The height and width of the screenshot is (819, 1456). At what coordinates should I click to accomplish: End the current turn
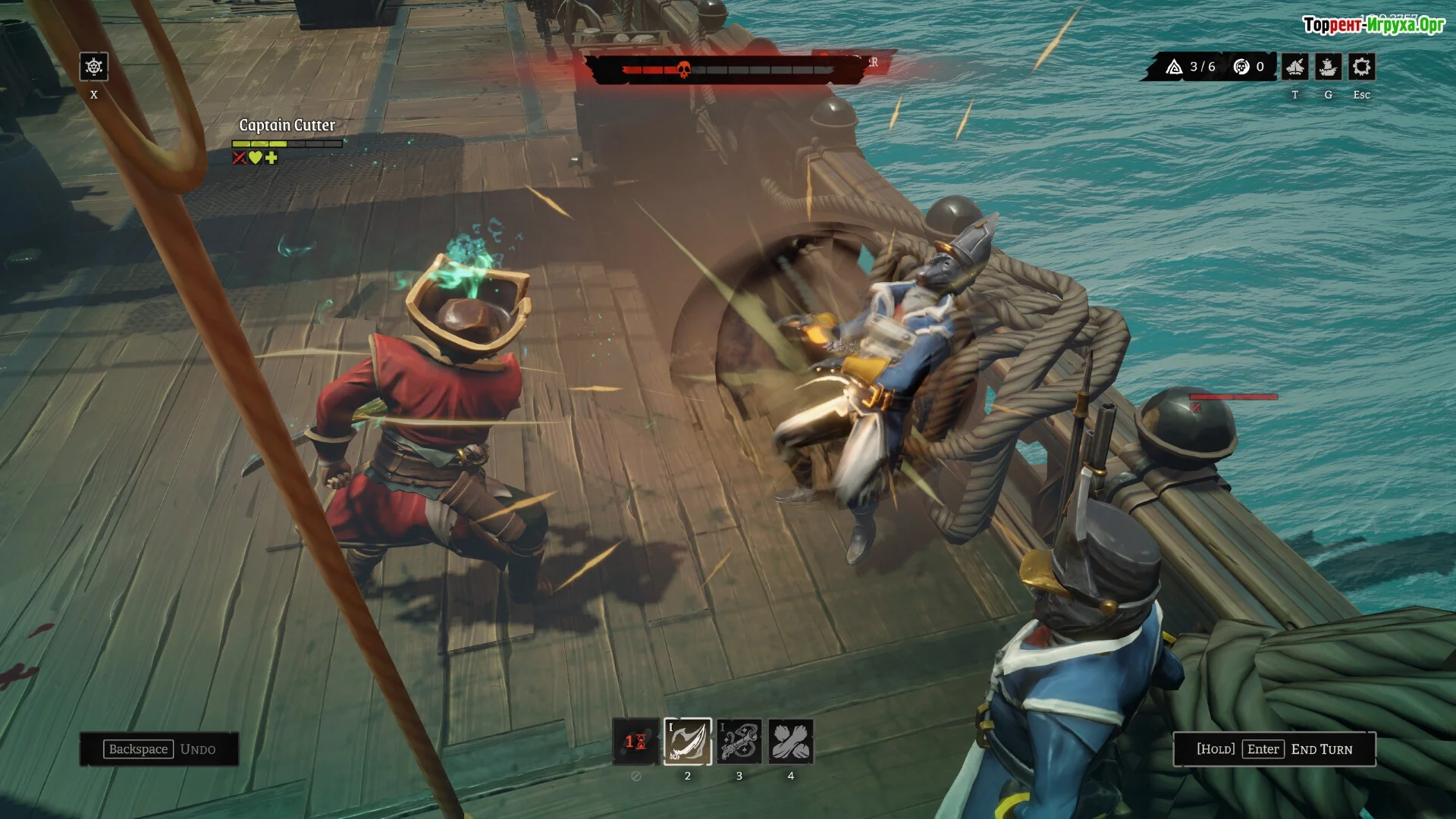point(1274,749)
